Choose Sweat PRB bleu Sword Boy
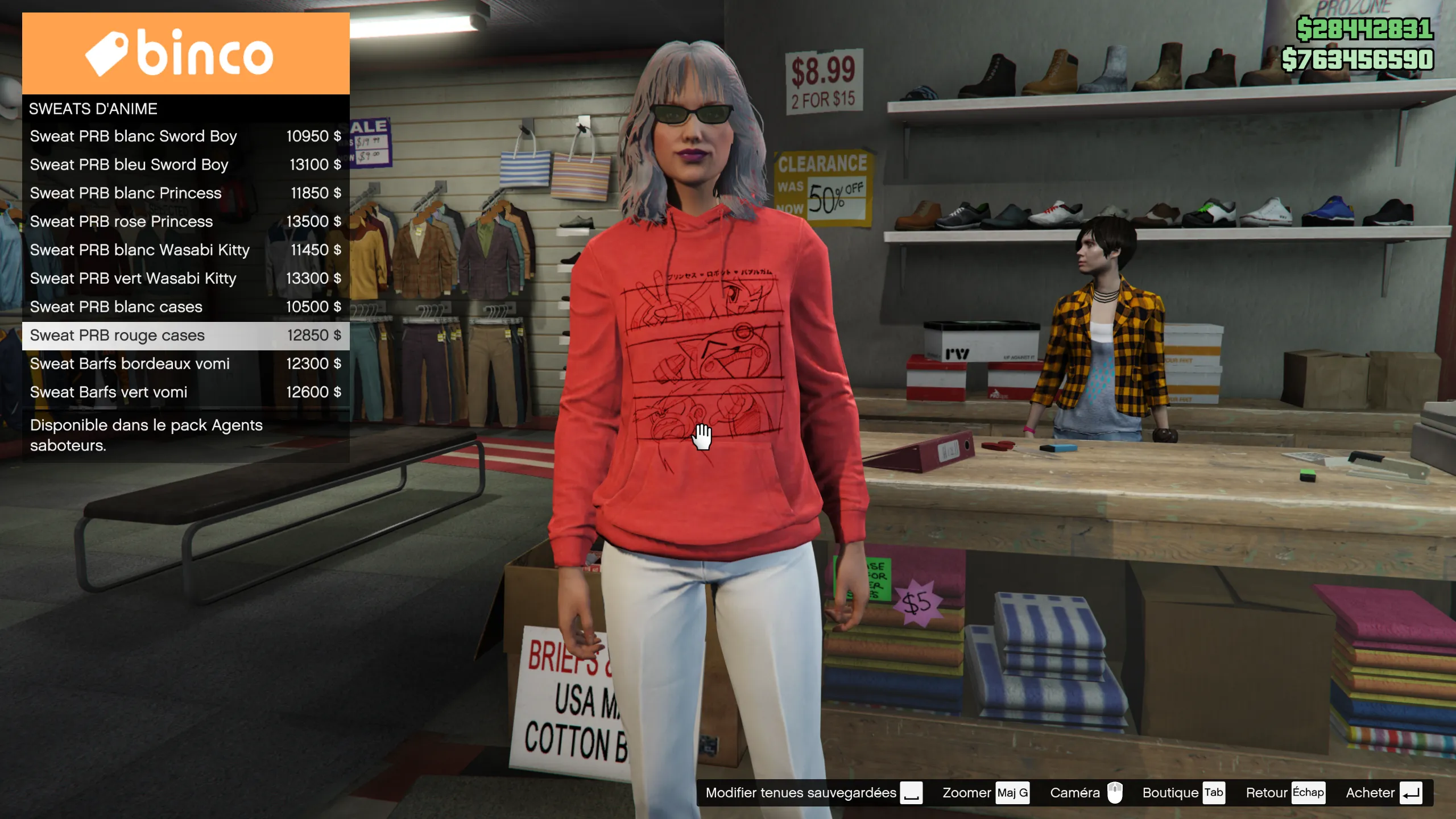The image size is (1456, 819). click(185, 165)
